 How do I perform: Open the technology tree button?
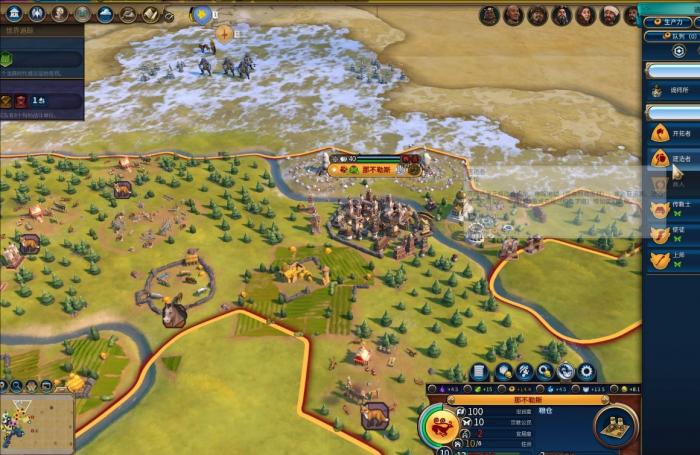coord(15,13)
